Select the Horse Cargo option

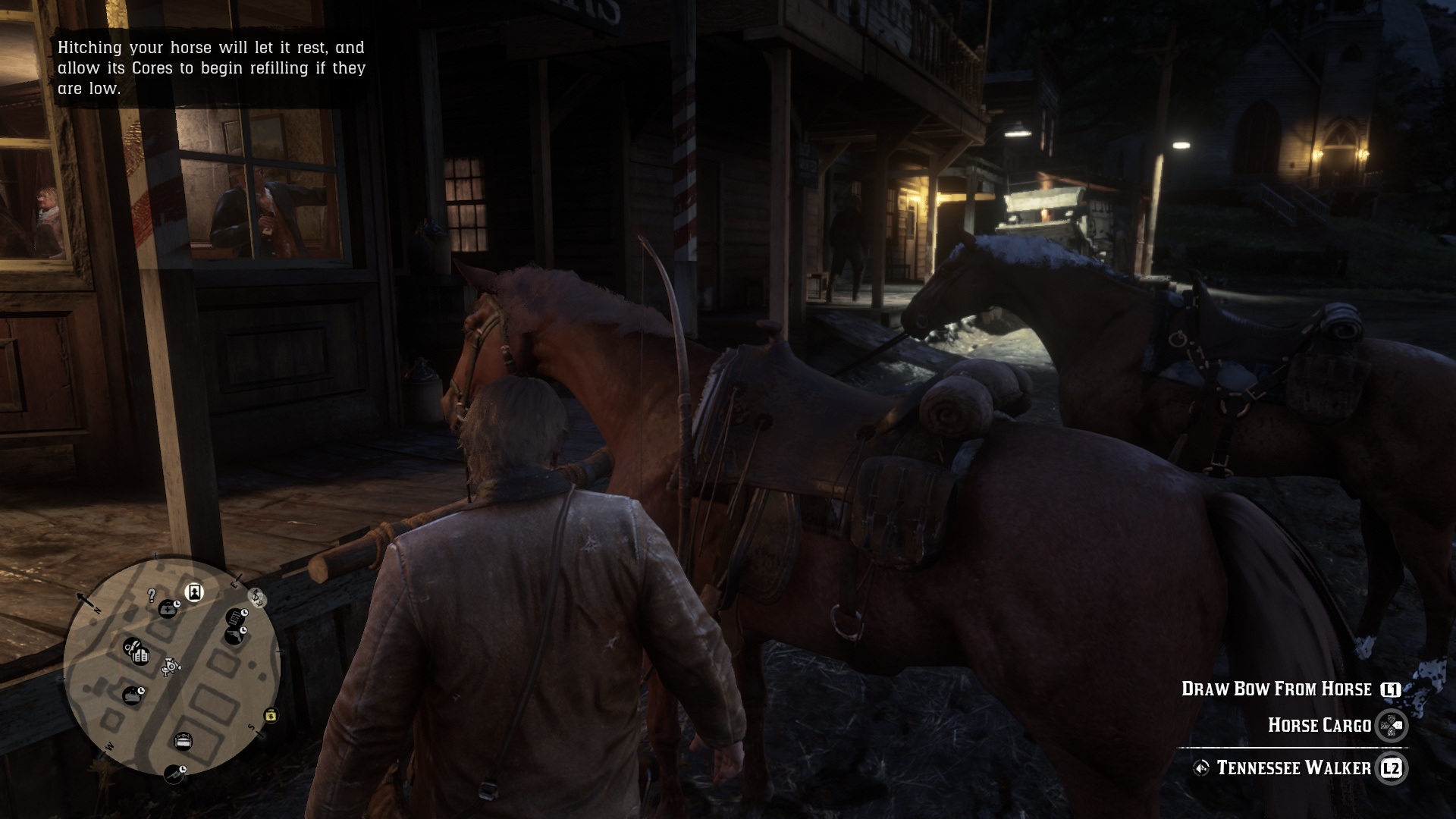pyautogui.click(x=1320, y=724)
